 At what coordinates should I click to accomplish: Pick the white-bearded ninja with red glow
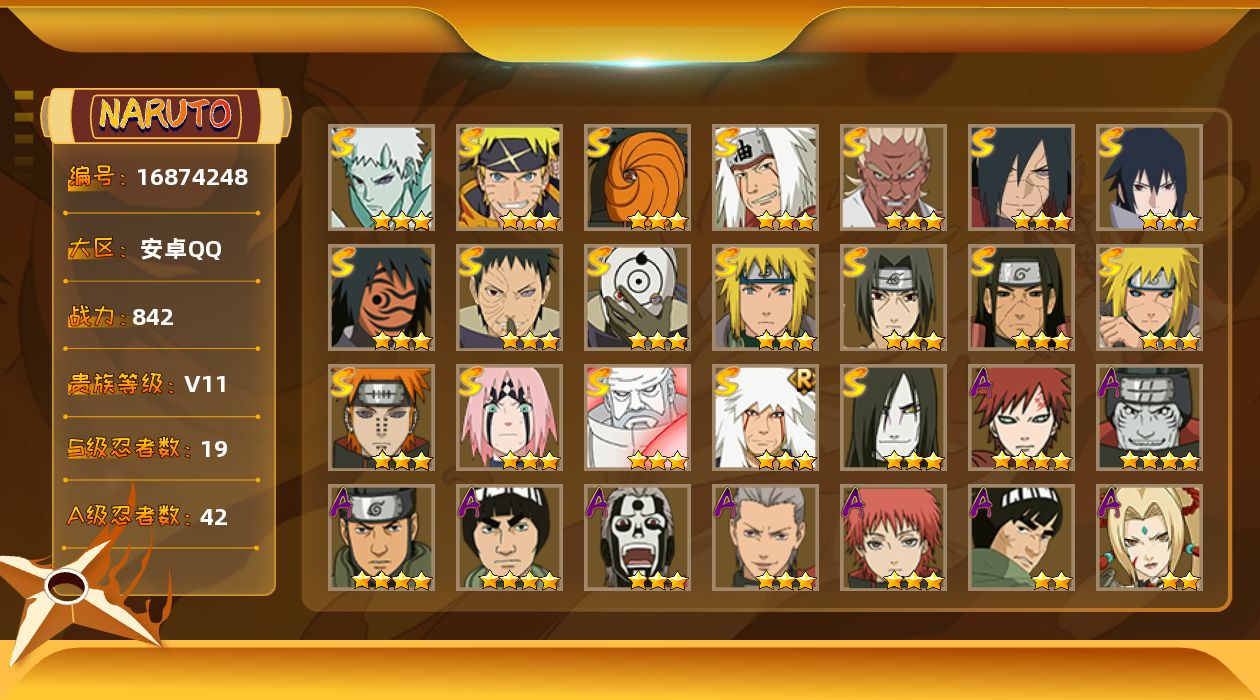click(x=637, y=418)
